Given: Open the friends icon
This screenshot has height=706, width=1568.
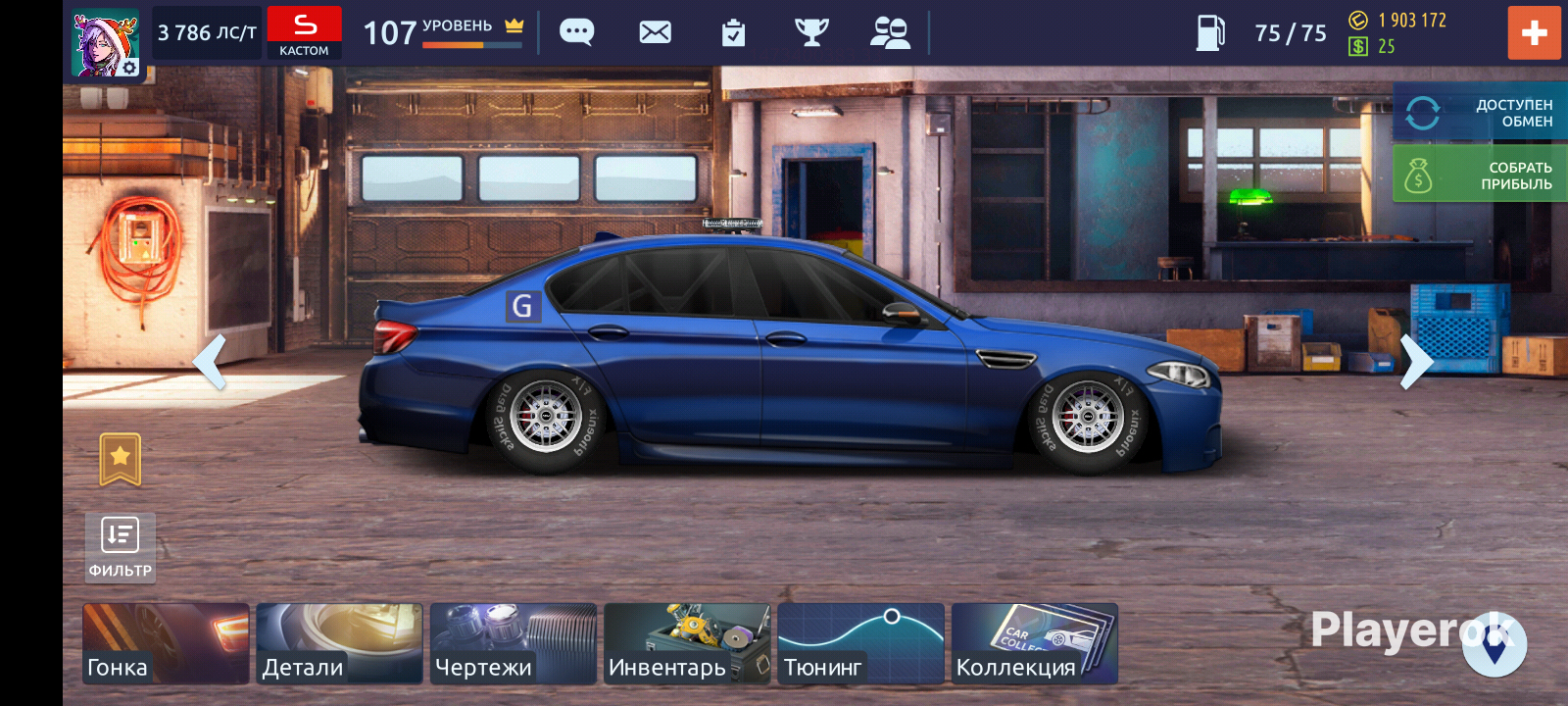Looking at the screenshot, I should 890,32.
